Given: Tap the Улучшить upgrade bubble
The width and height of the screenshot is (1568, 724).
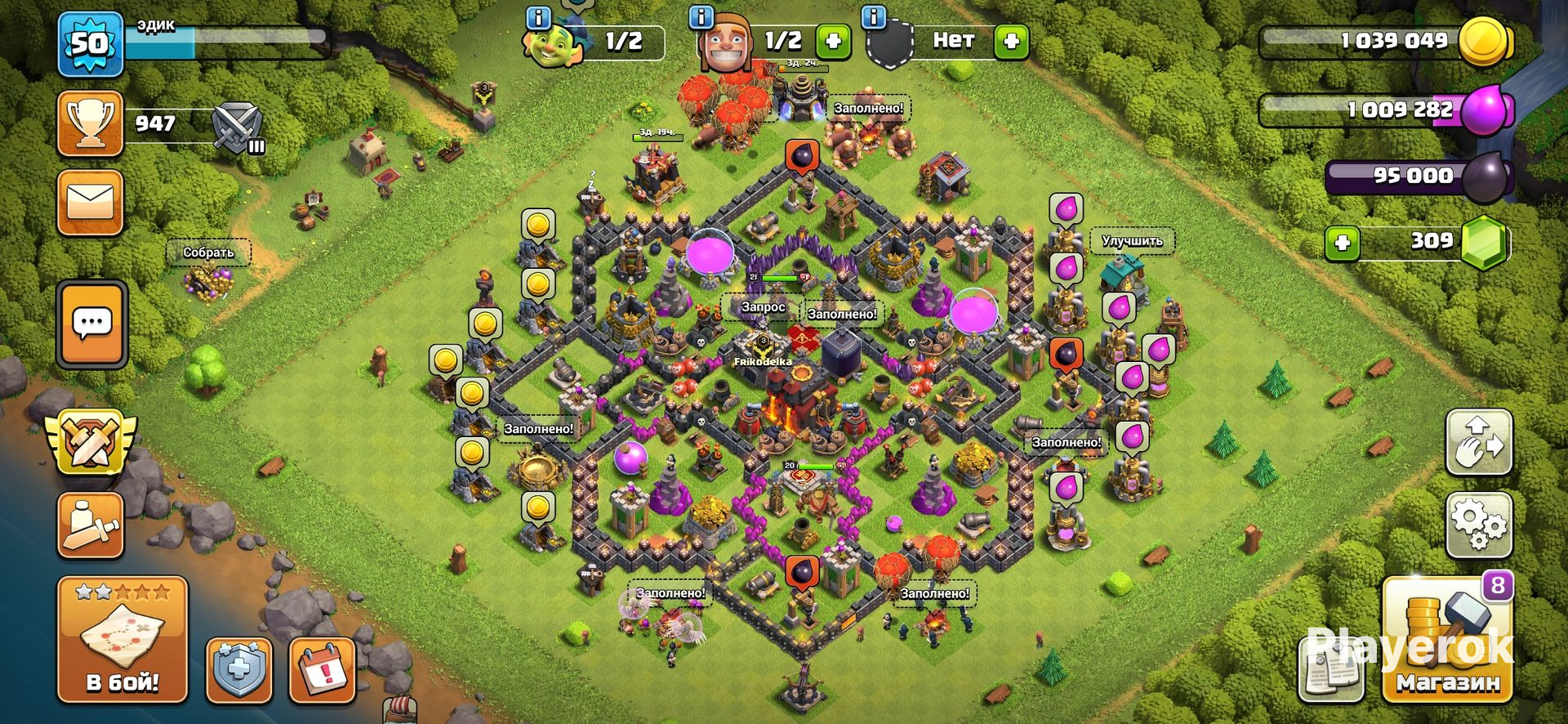Looking at the screenshot, I should 1132,241.
